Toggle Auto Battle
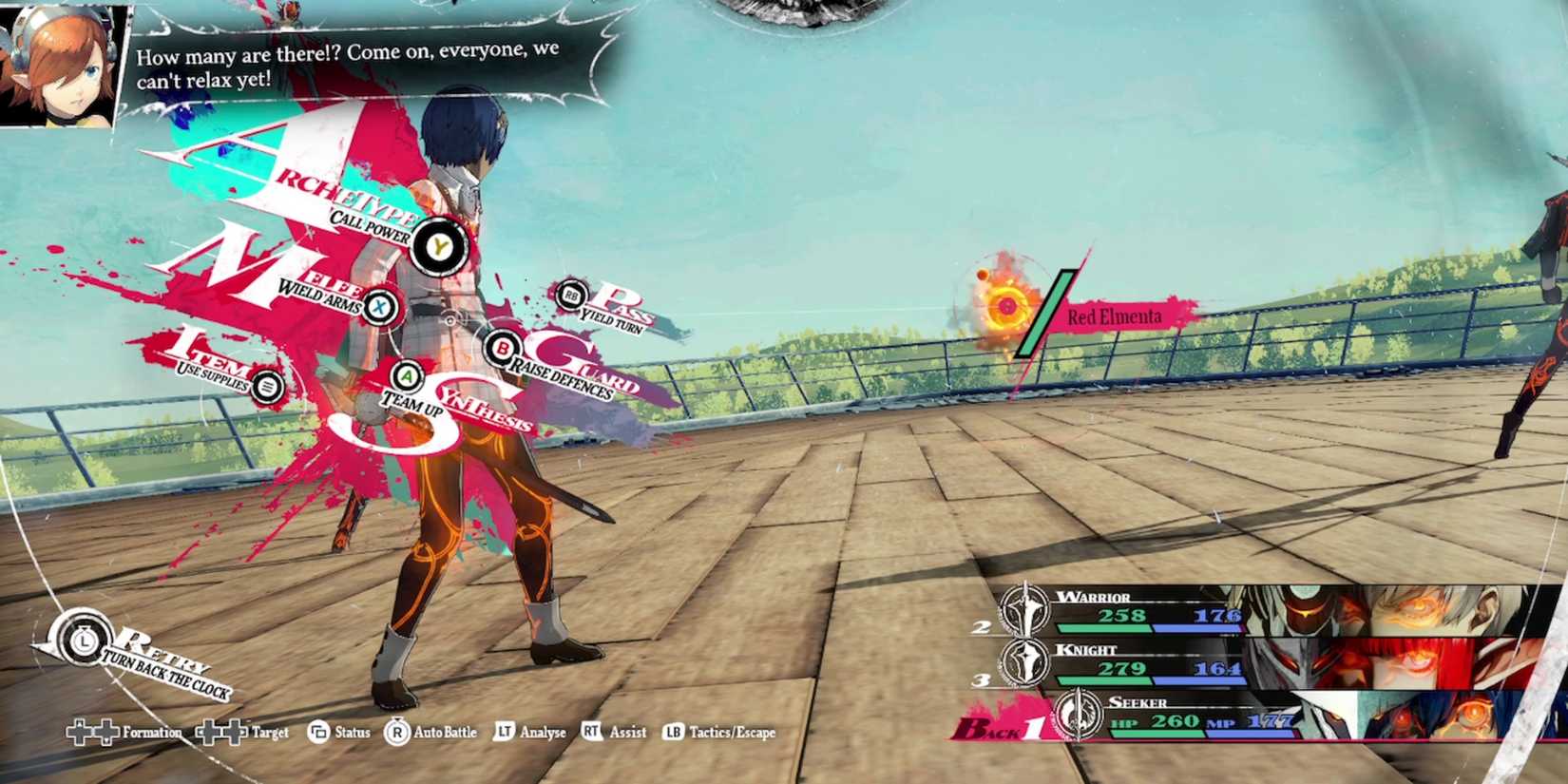1568x784 pixels. click(x=430, y=733)
